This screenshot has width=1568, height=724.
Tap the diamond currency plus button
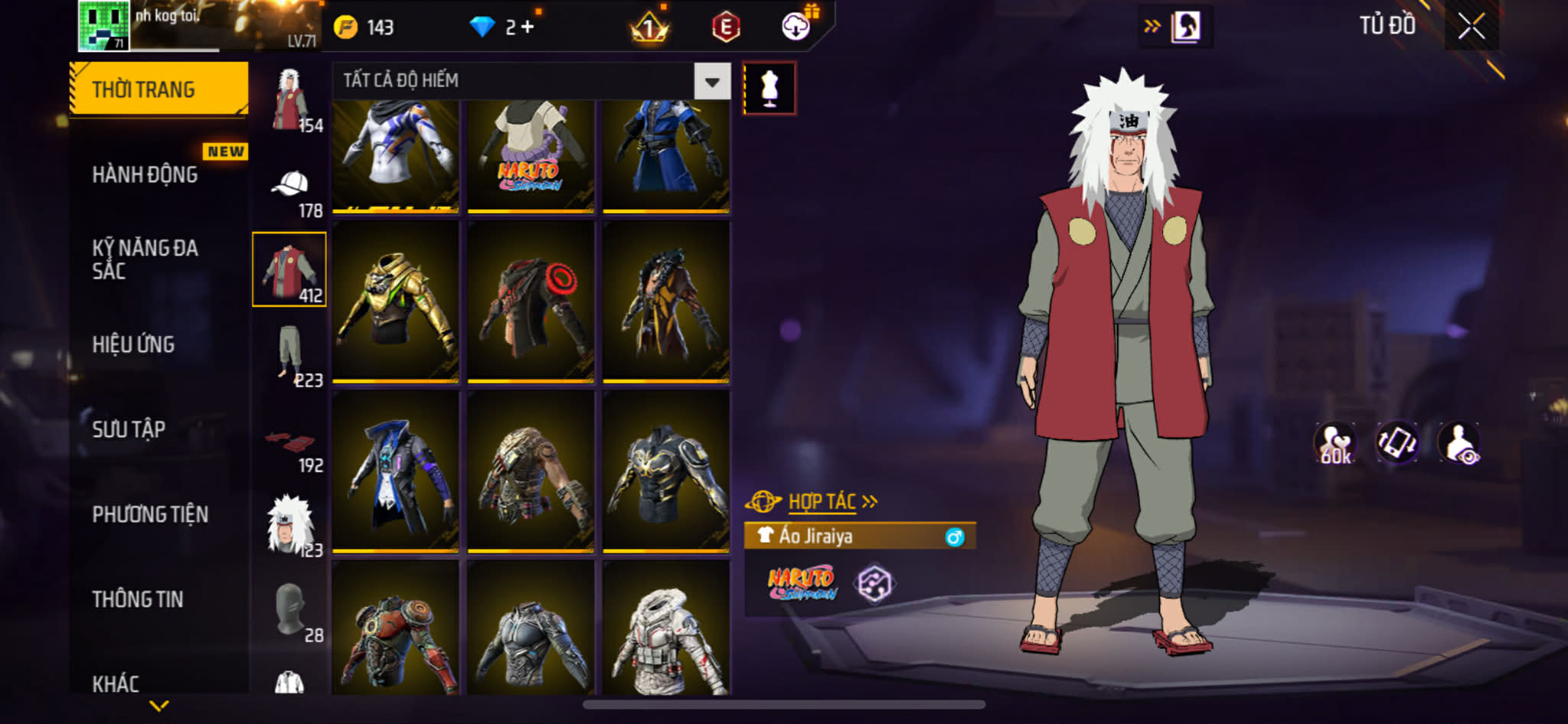click(x=528, y=28)
